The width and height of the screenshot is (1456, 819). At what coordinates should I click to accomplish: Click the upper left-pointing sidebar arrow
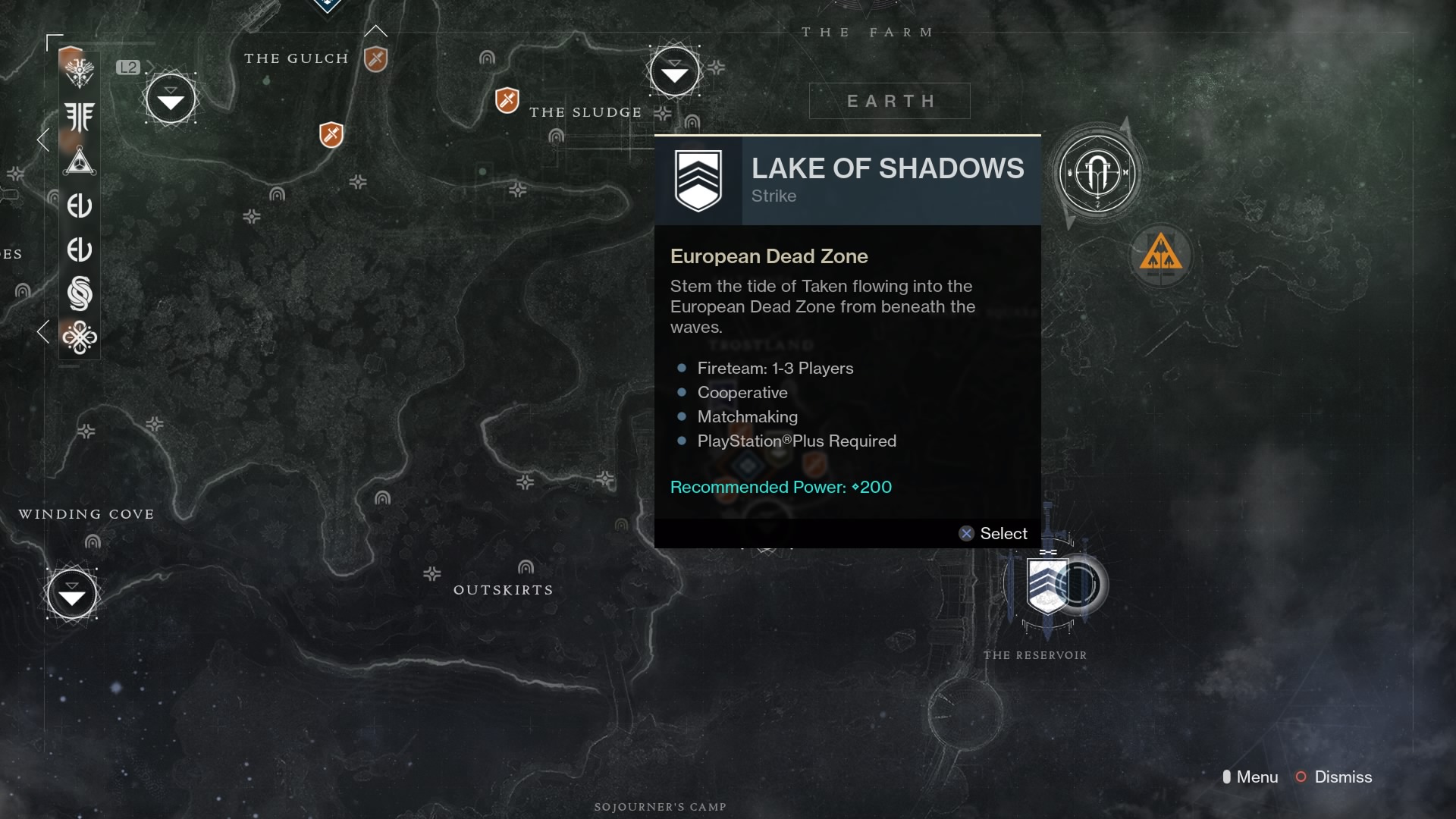tap(43, 140)
